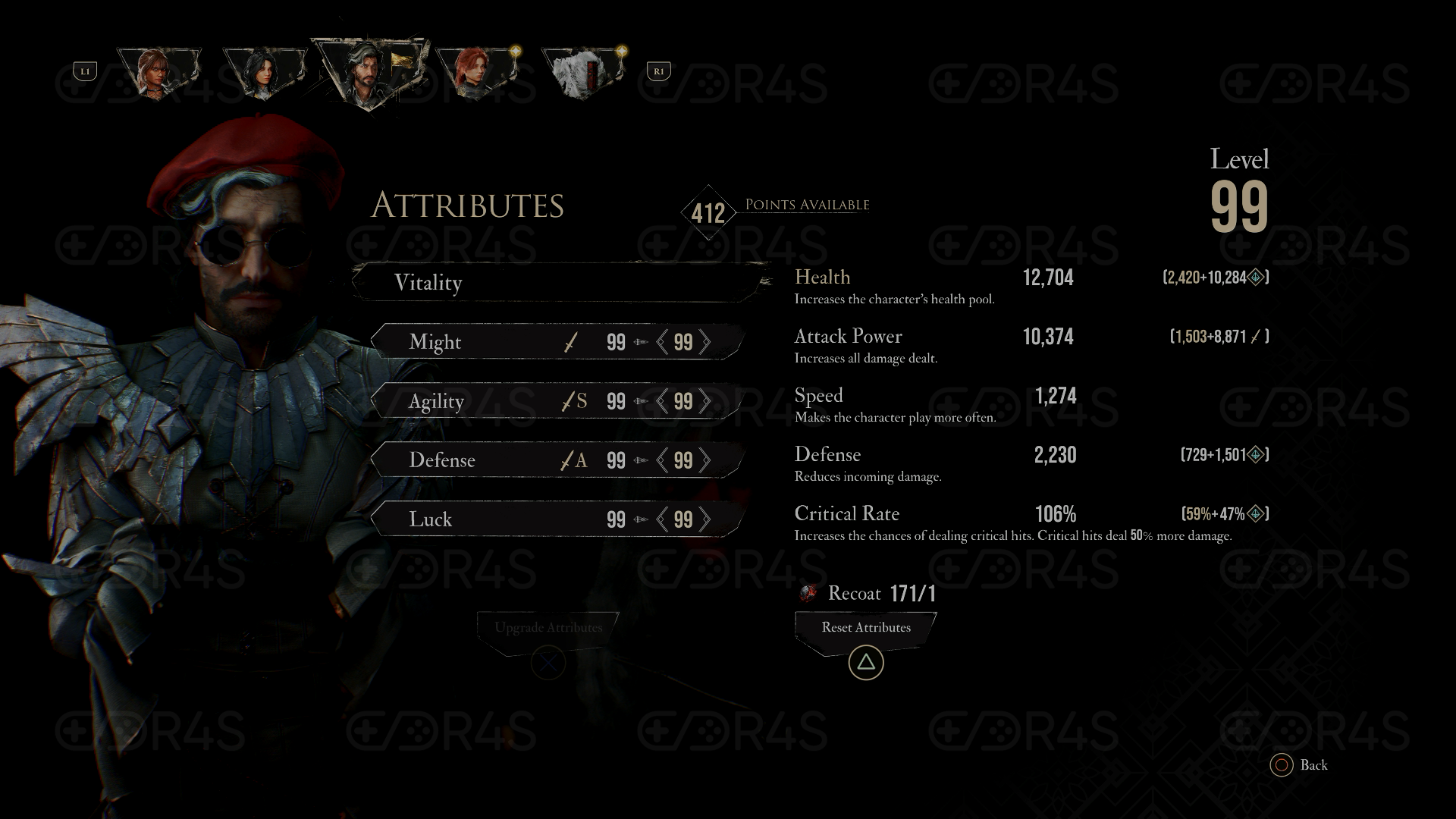Image resolution: width=1456 pixels, height=819 pixels.
Task: Lower Agility using the left chevron
Action: (663, 401)
